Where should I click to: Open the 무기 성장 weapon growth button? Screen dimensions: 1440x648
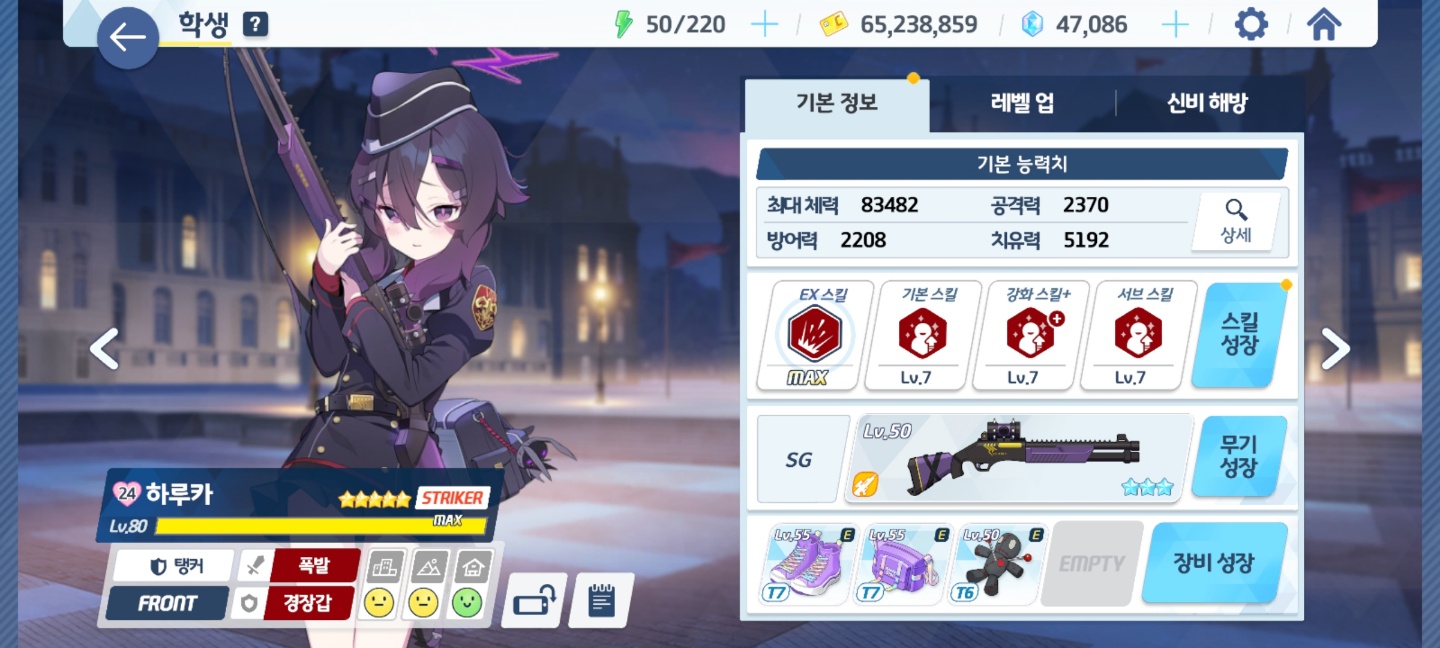[x=1238, y=457]
